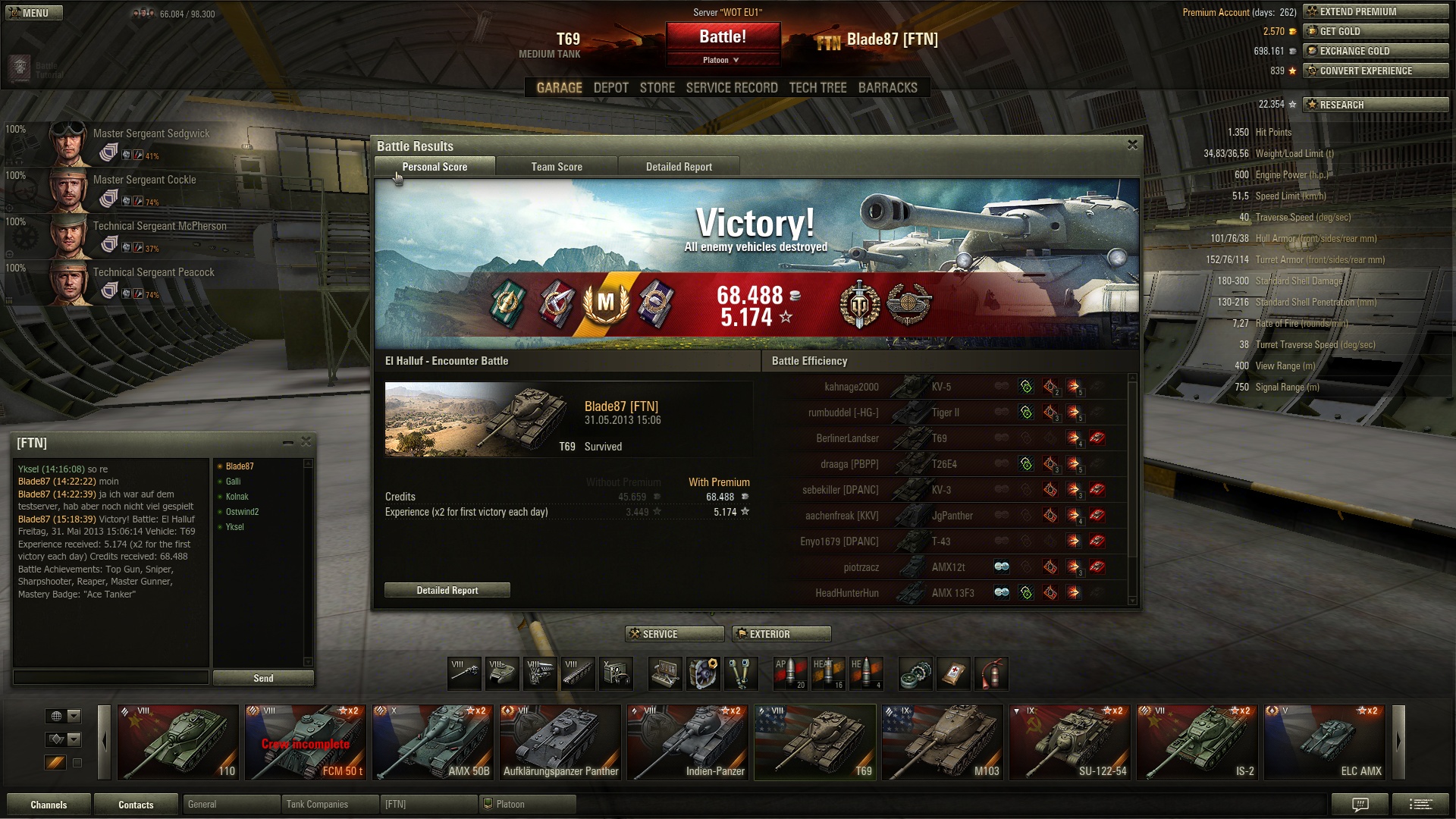Open the Detailed Report tab

[x=679, y=167]
